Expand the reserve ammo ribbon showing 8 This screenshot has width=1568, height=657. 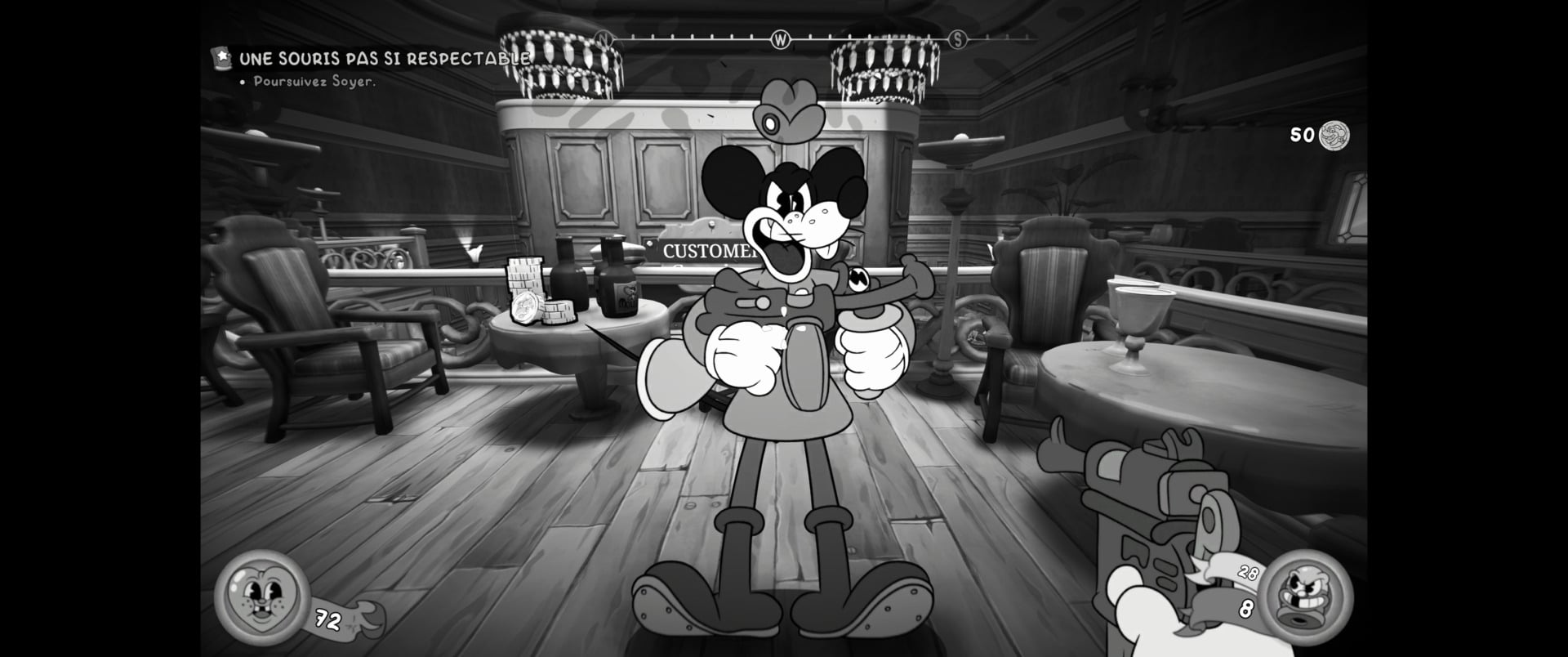pos(1245,607)
